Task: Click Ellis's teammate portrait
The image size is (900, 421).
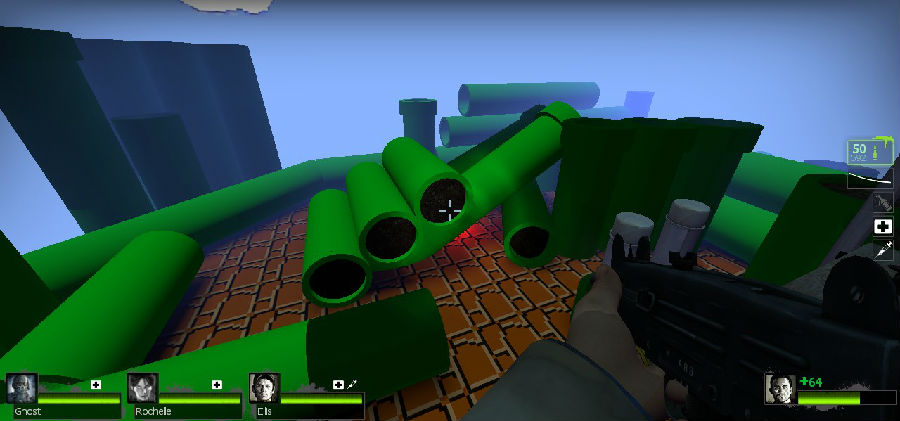Action: click(x=264, y=389)
